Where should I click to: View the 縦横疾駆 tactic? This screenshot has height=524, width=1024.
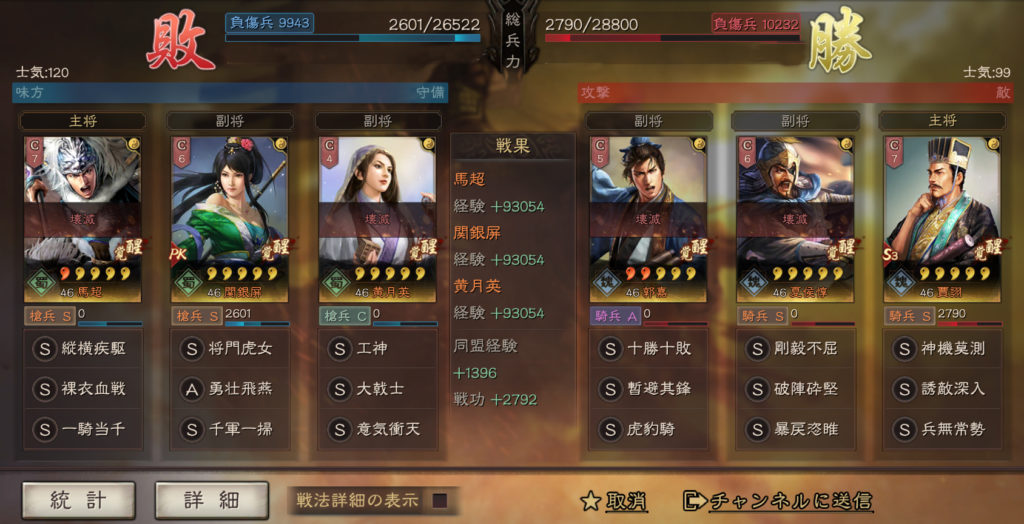click(83, 349)
